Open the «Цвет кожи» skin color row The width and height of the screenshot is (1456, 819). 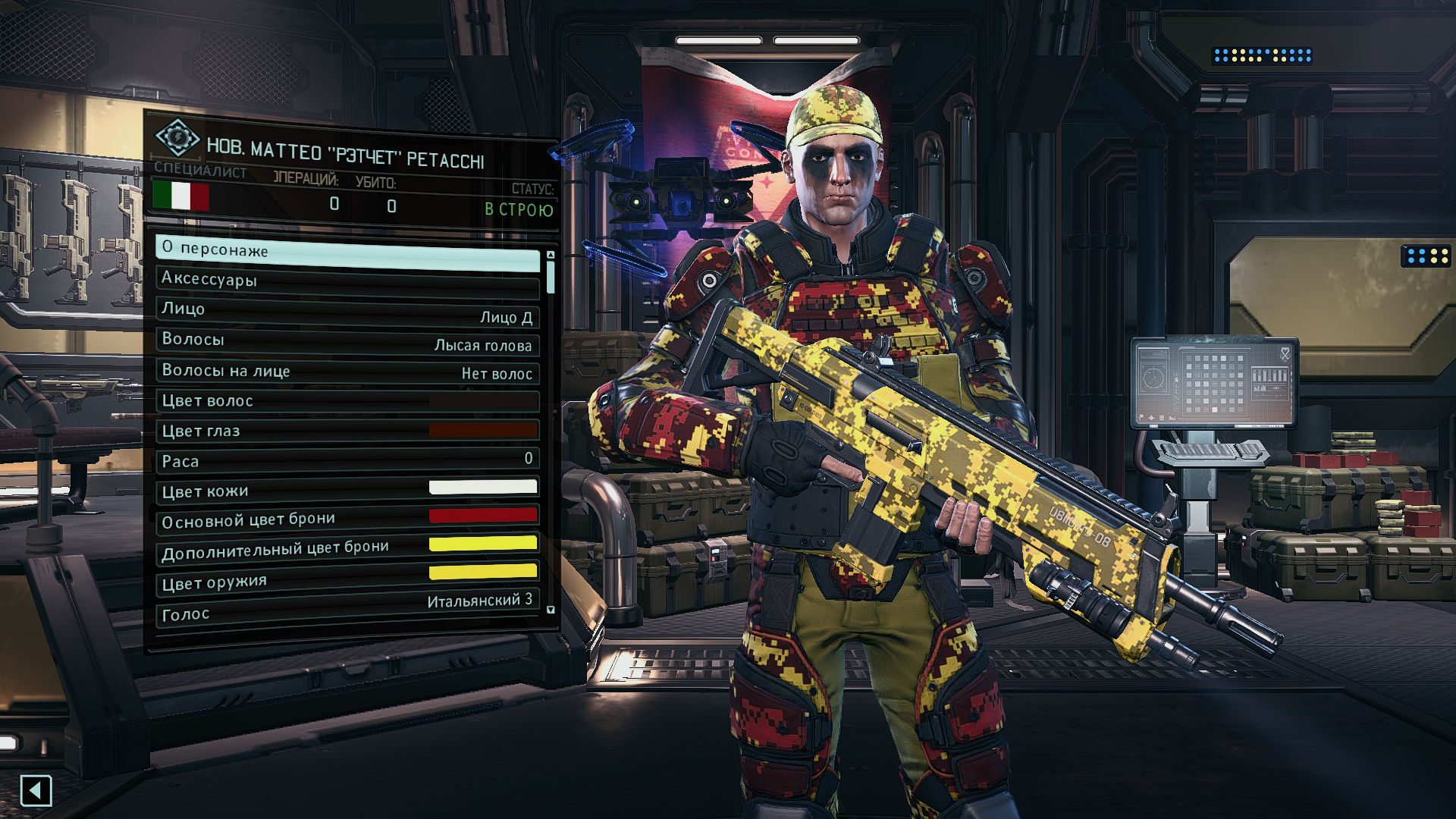[347, 490]
